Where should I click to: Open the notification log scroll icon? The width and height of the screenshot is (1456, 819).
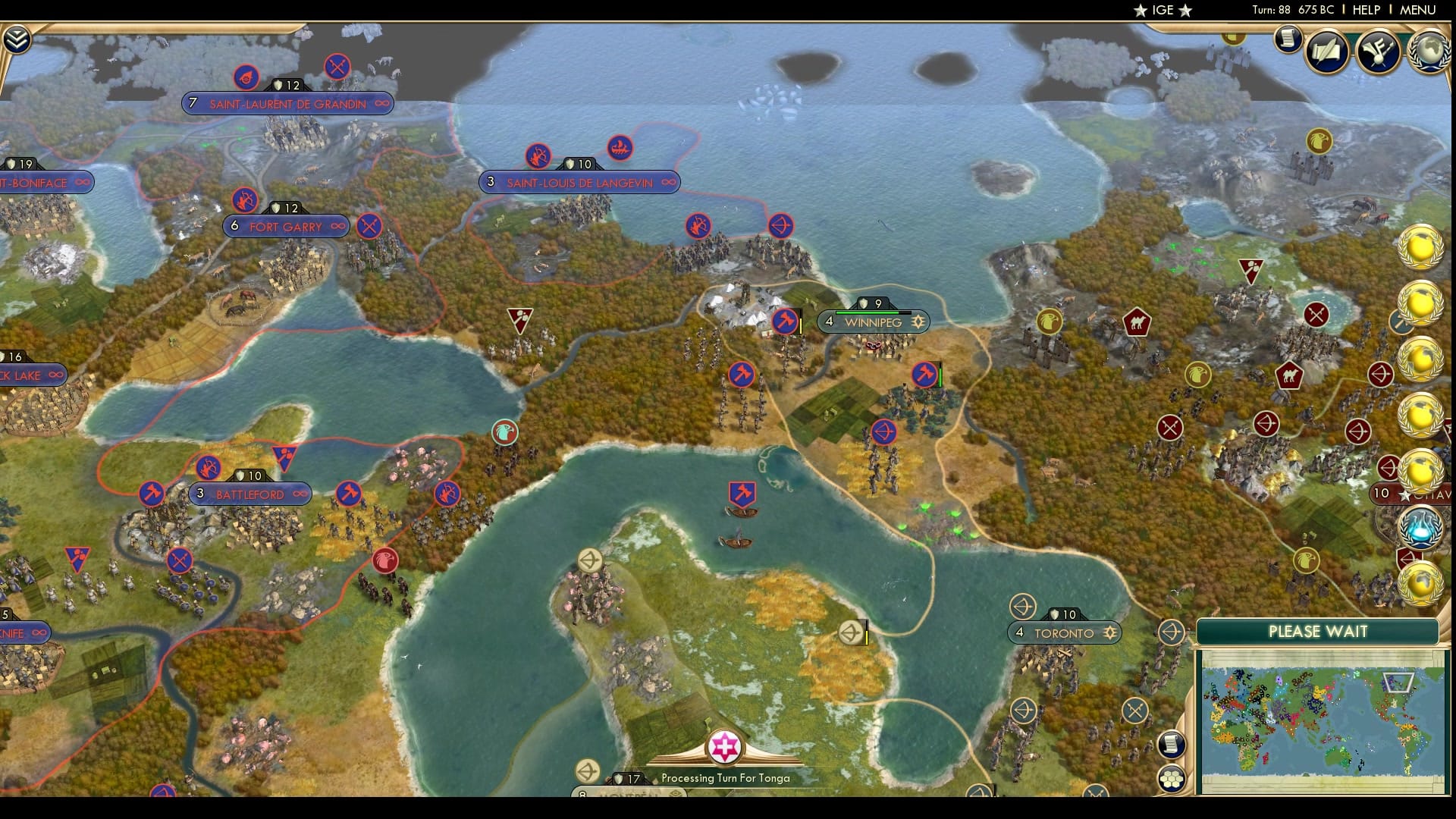coord(1287,38)
